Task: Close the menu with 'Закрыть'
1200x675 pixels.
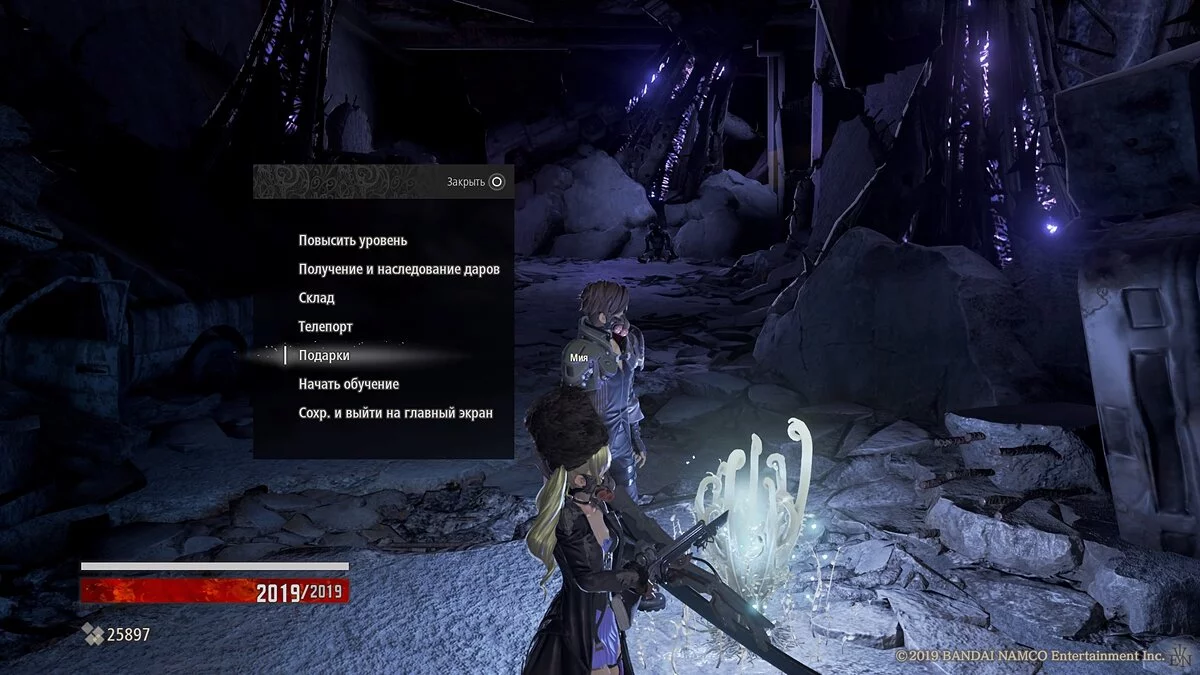Action: click(476, 182)
